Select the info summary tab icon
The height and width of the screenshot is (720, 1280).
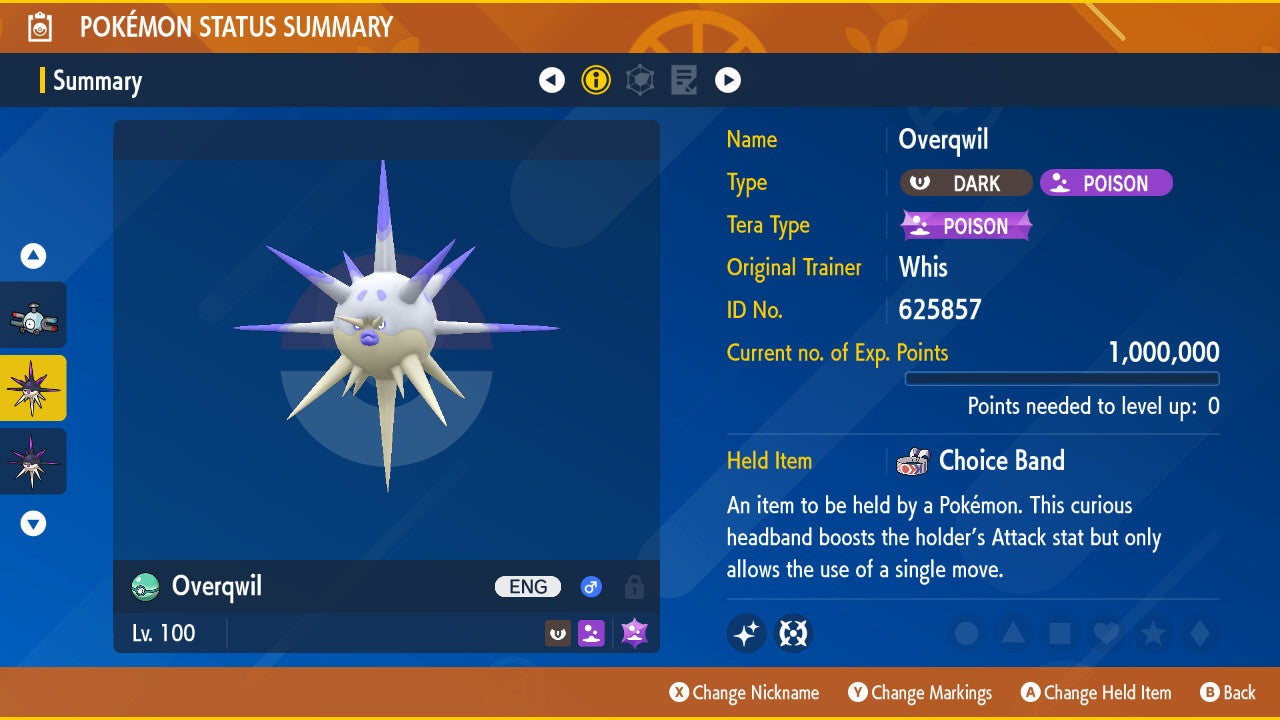(x=596, y=80)
